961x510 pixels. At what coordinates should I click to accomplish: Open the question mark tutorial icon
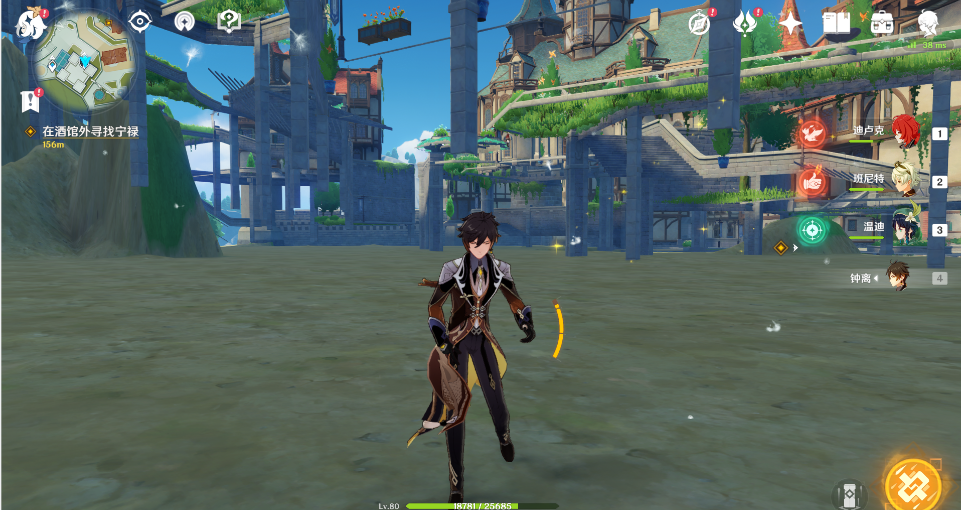tap(229, 21)
